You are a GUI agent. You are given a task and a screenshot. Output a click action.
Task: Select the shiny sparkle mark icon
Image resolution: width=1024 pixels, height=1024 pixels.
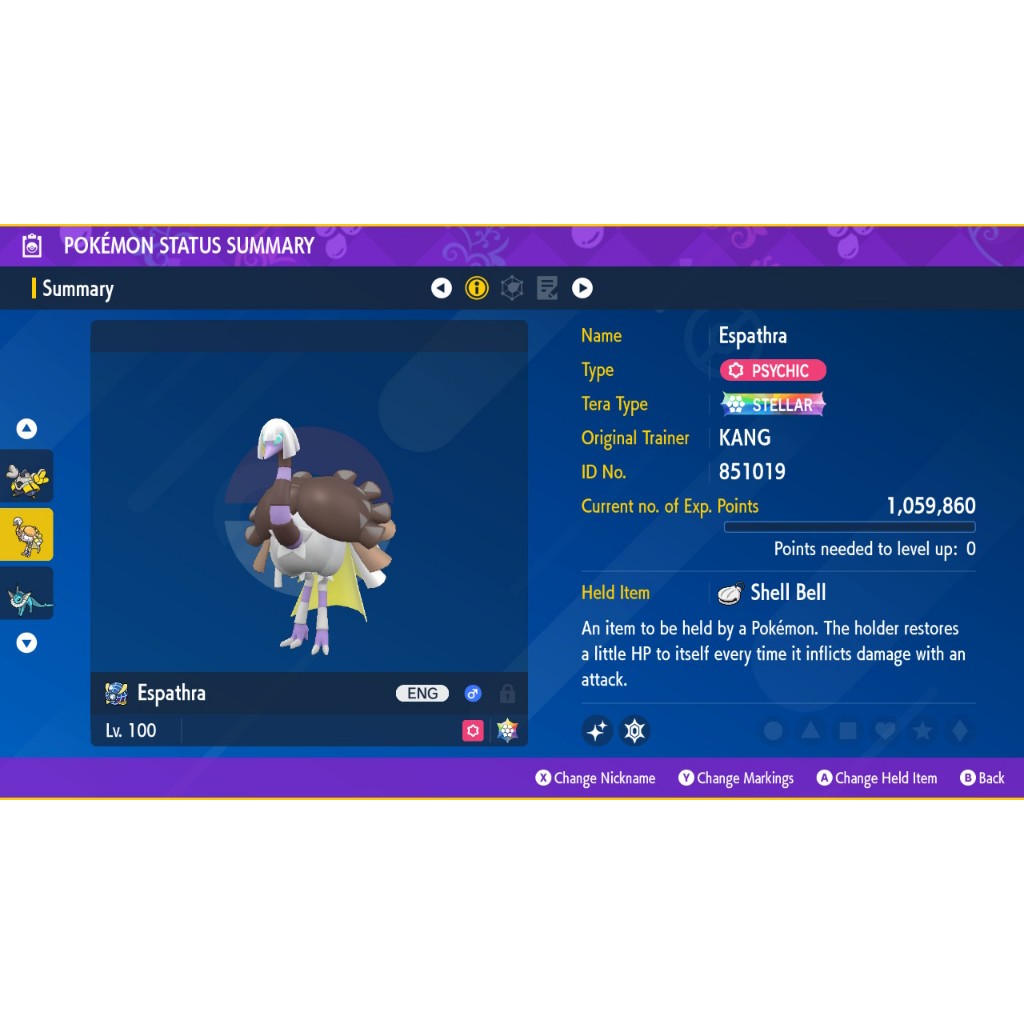pos(597,731)
